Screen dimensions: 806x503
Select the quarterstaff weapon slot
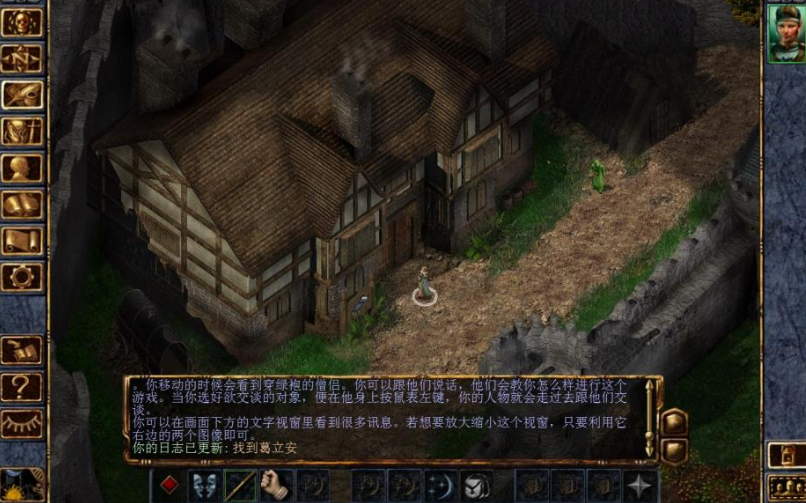click(240, 486)
